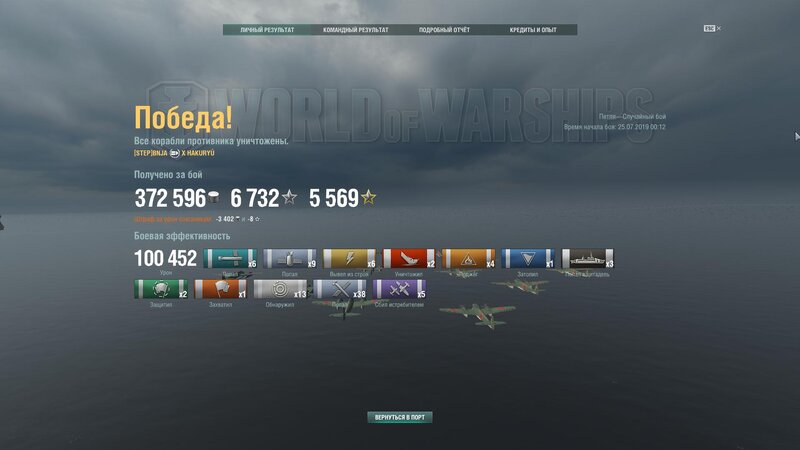This screenshot has width=800, height=450.
Task: Open the Подробный отчёт tab
Action: pyautogui.click(x=443, y=30)
